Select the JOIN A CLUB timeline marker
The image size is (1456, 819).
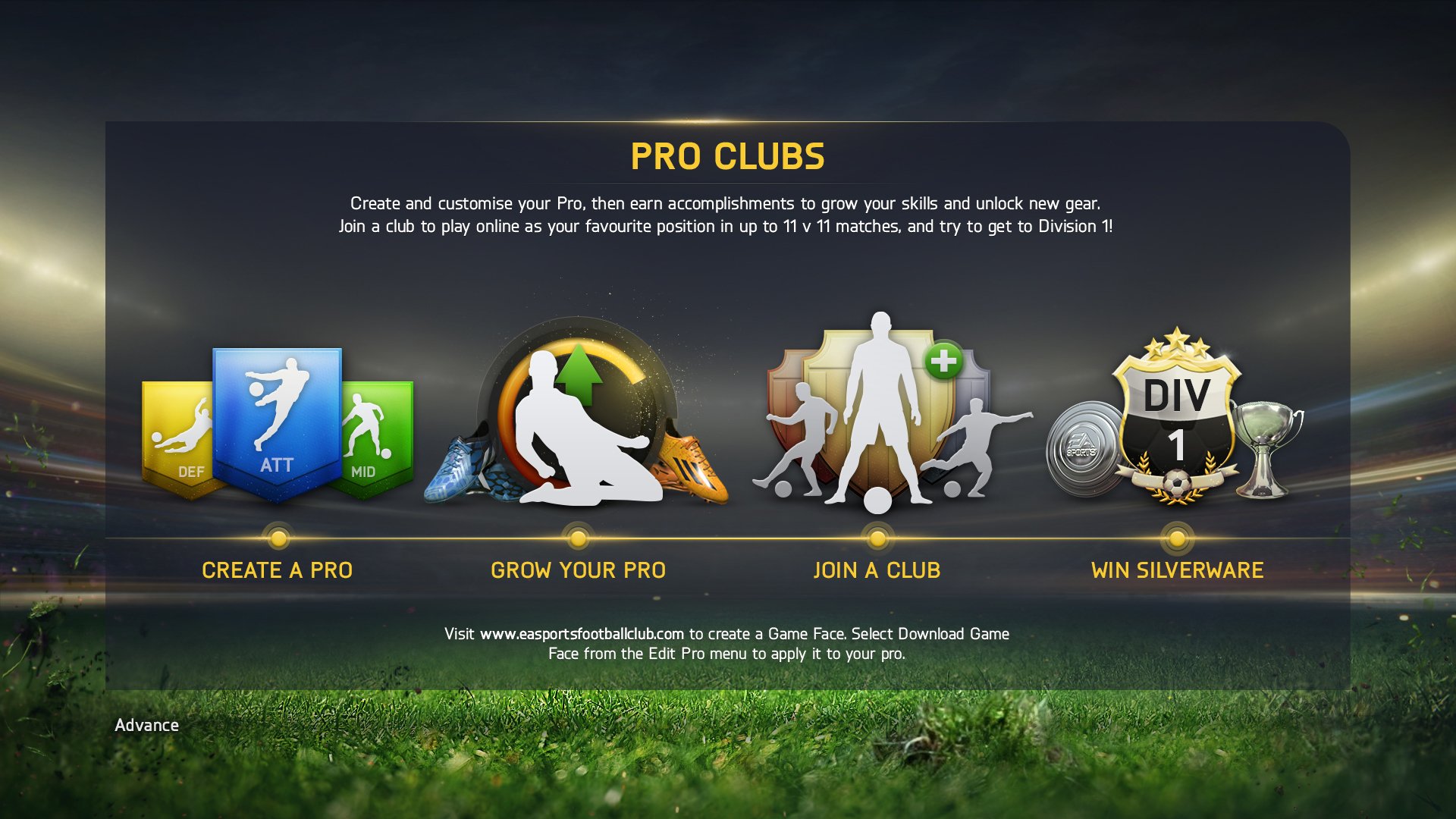point(877,540)
